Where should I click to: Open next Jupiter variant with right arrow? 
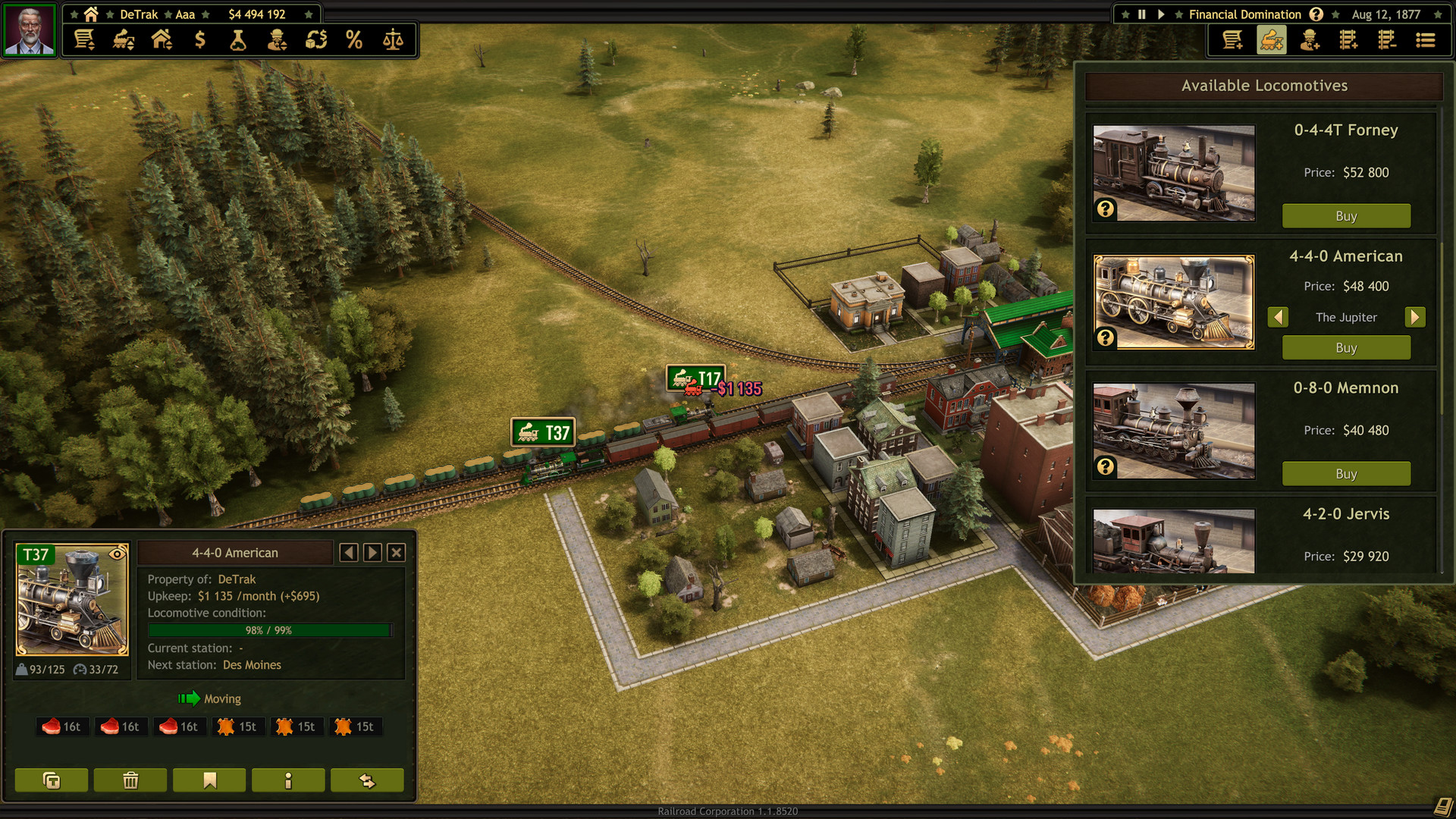tap(1415, 317)
